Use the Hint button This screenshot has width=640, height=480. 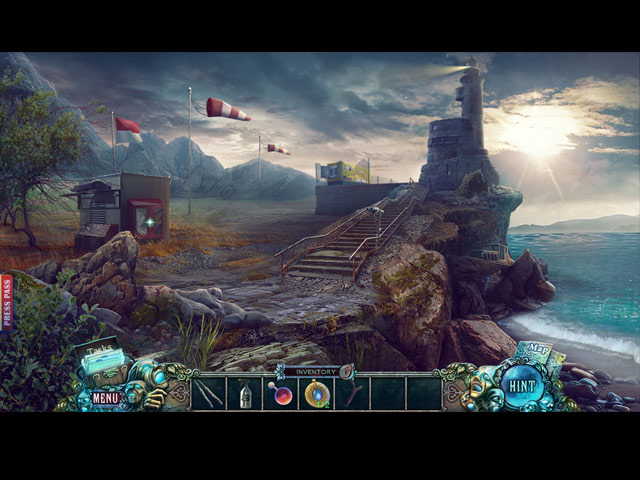point(522,386)
